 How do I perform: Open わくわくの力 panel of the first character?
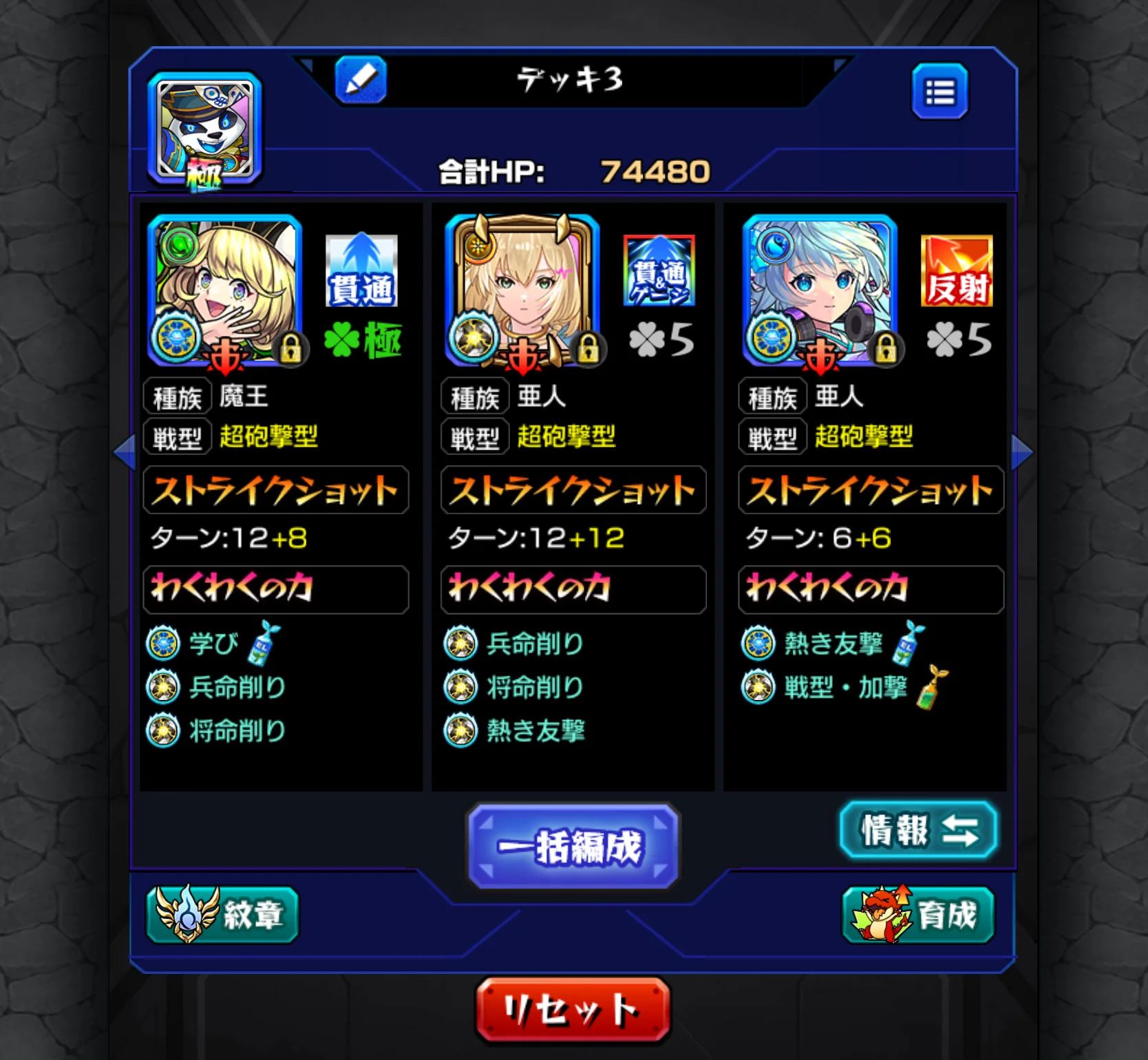tap(275, 589)
